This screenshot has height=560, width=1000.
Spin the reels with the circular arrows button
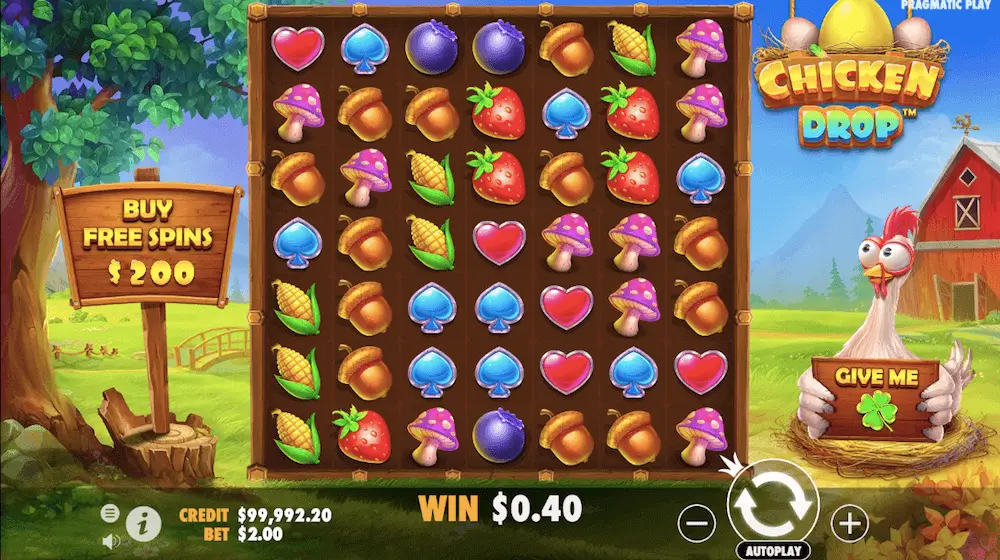click(x=772, y=505)
